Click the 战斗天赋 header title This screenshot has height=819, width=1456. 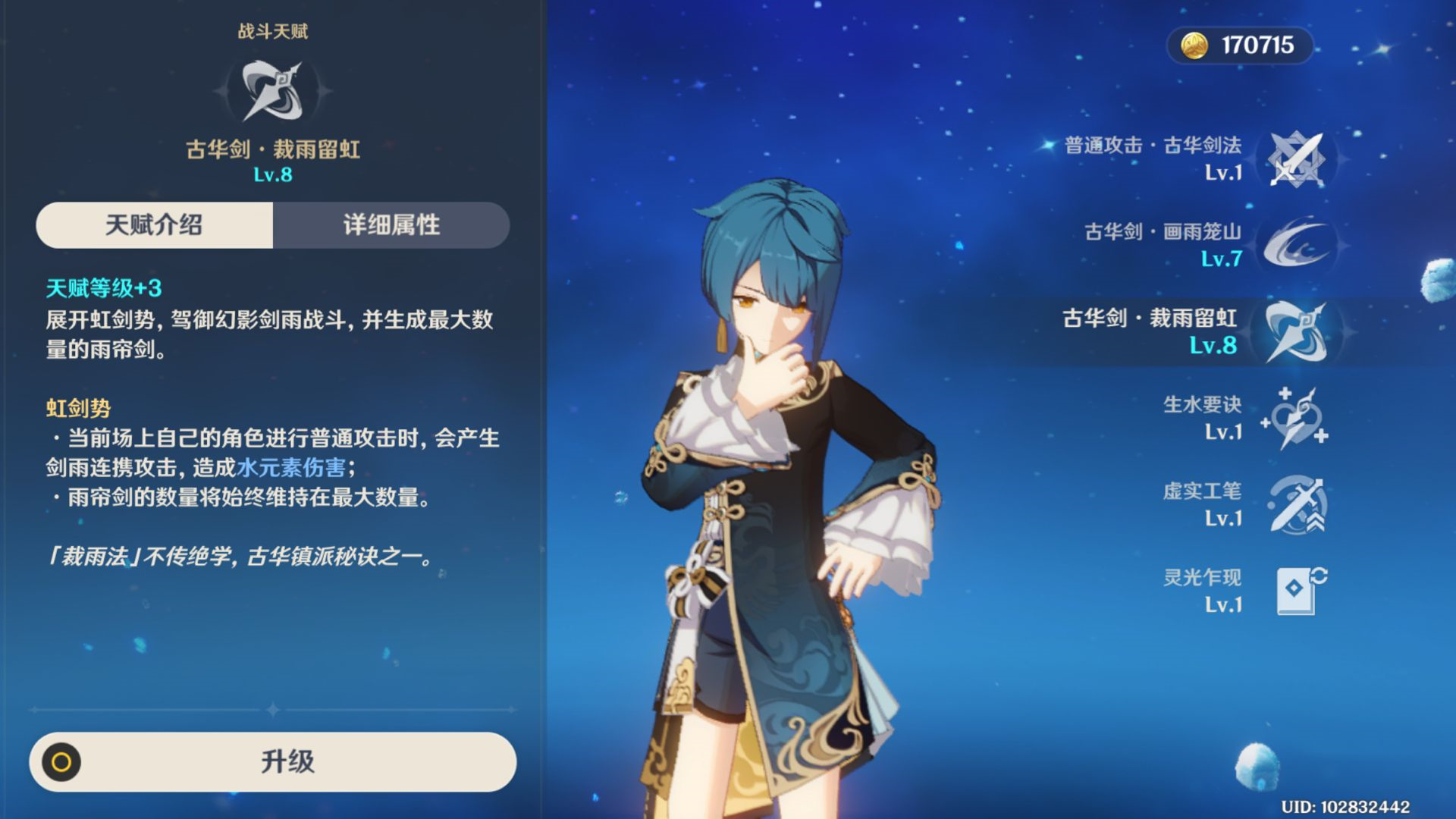(273, 32)
